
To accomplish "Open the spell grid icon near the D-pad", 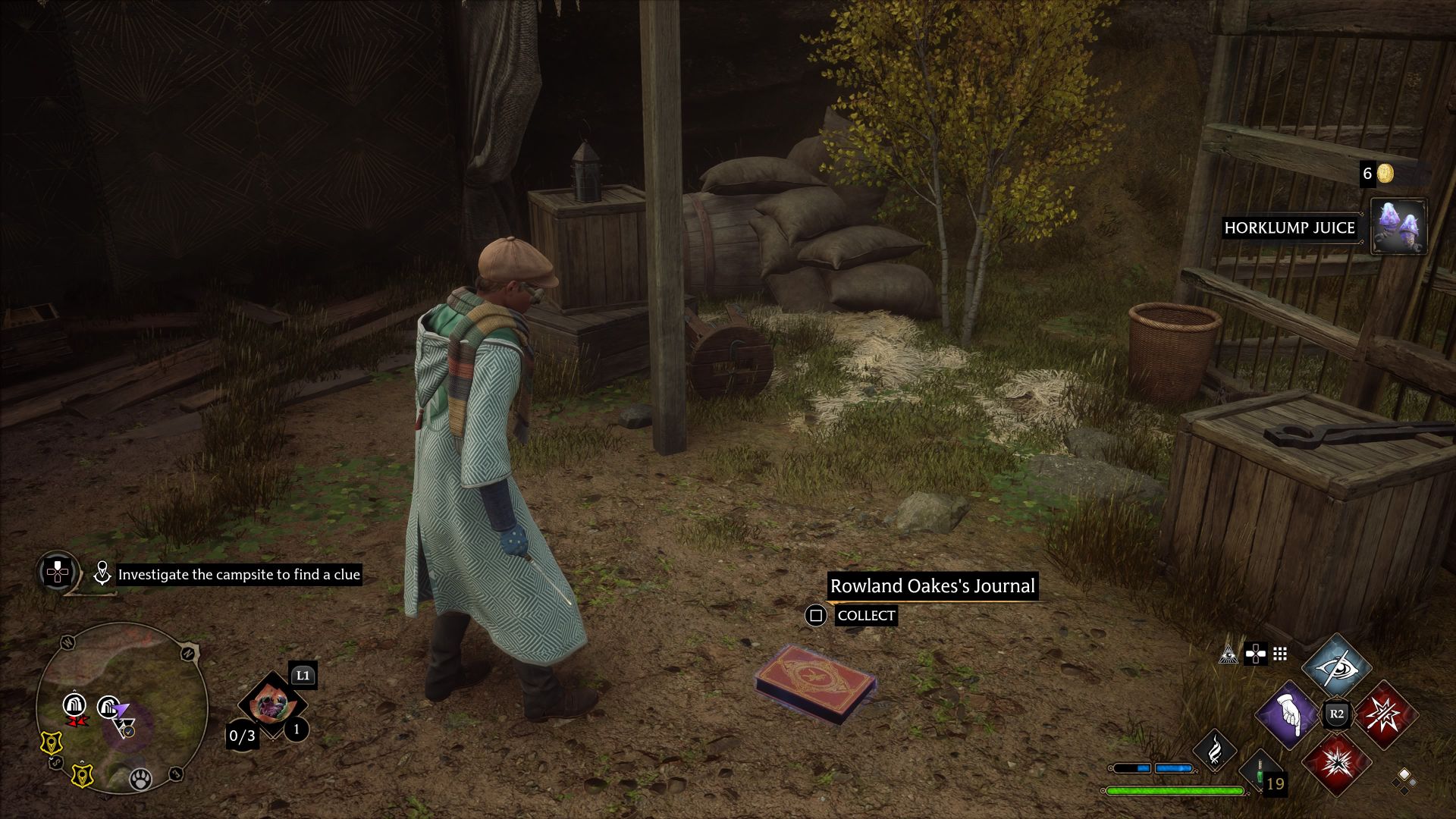I will 1280,653.
